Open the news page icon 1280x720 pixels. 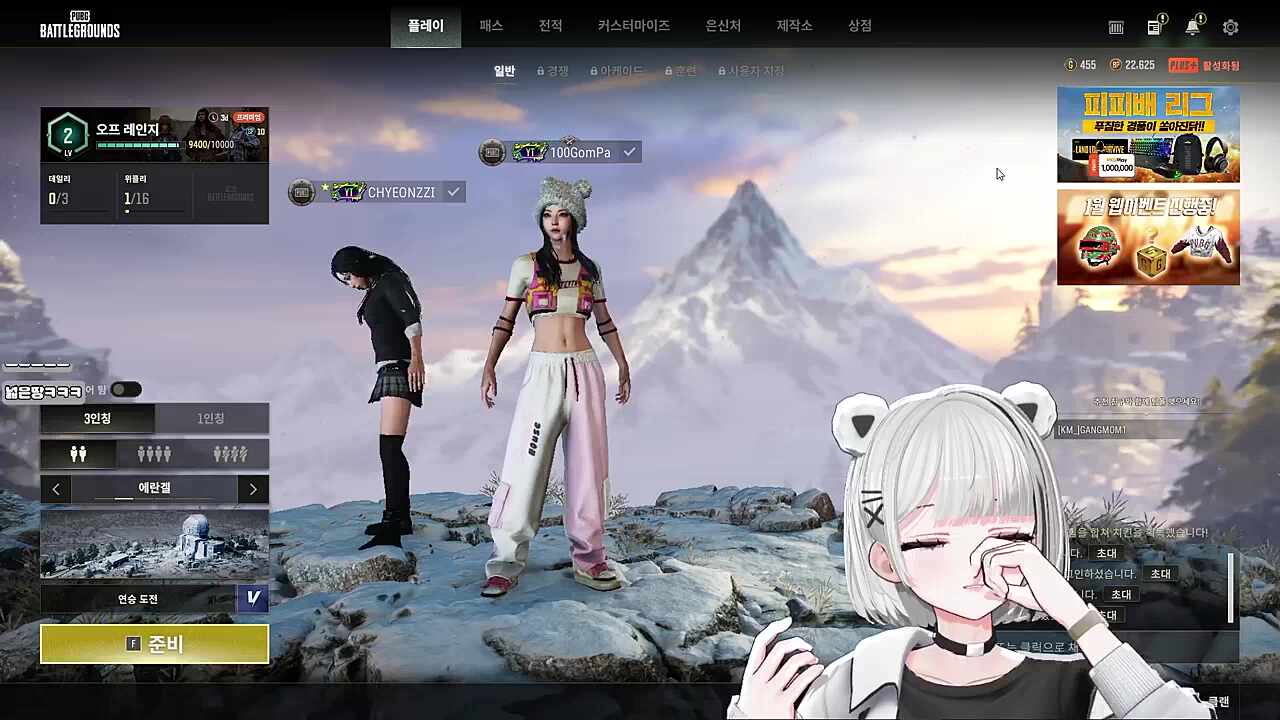tap(1154, 28)
